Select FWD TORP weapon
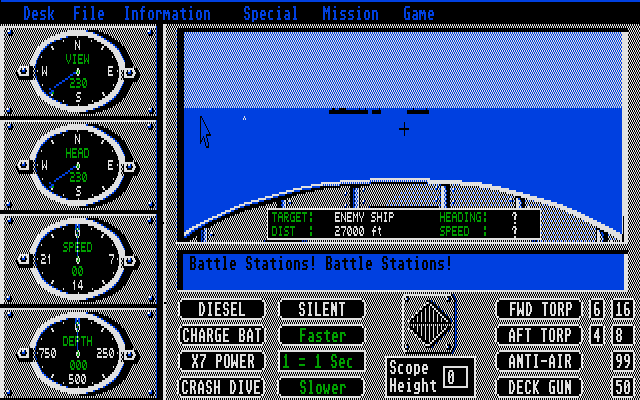 pos(540,310)
